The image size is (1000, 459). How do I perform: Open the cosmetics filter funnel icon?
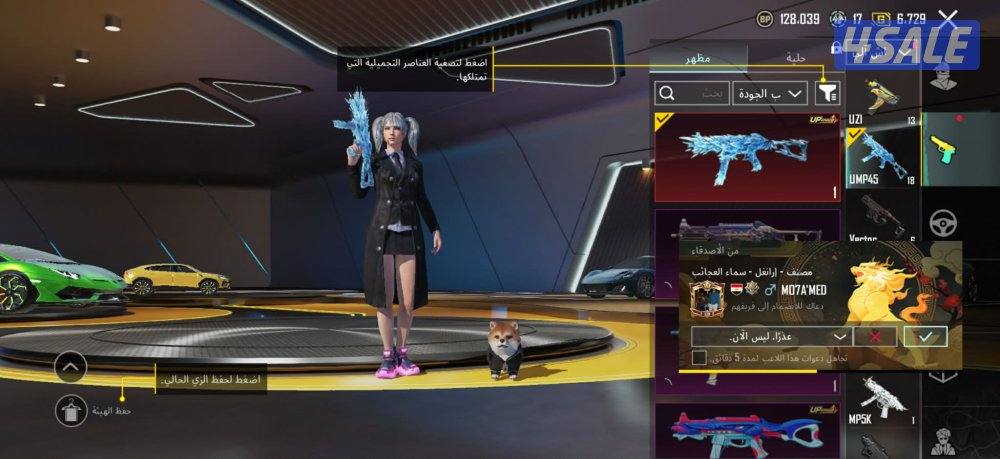(x=829, y=93)
